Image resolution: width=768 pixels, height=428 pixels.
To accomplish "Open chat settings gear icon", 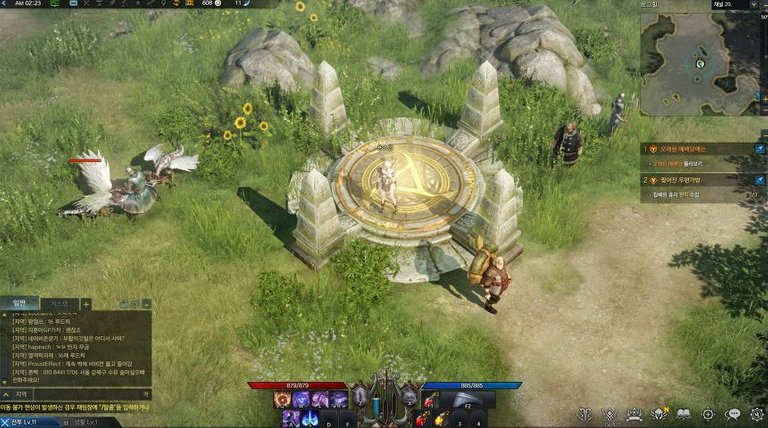I will [x=135, y=303].
